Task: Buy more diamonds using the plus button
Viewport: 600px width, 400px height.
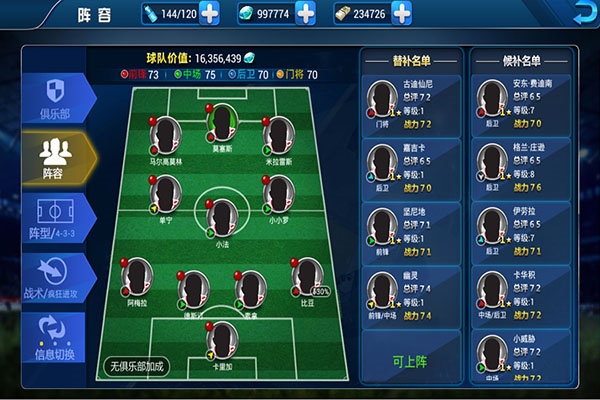Action: click(x=305, y=14)
